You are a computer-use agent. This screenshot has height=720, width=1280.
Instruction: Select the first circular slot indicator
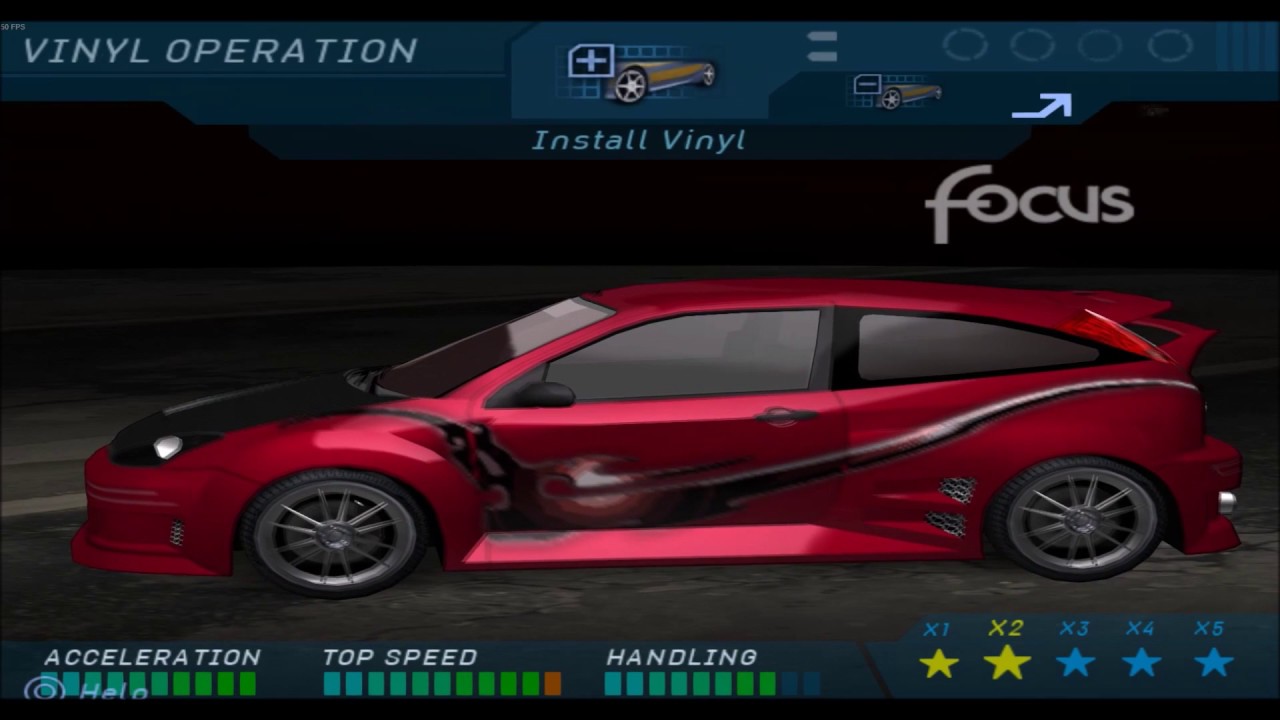pyautogui.click(x=964, y=44)
